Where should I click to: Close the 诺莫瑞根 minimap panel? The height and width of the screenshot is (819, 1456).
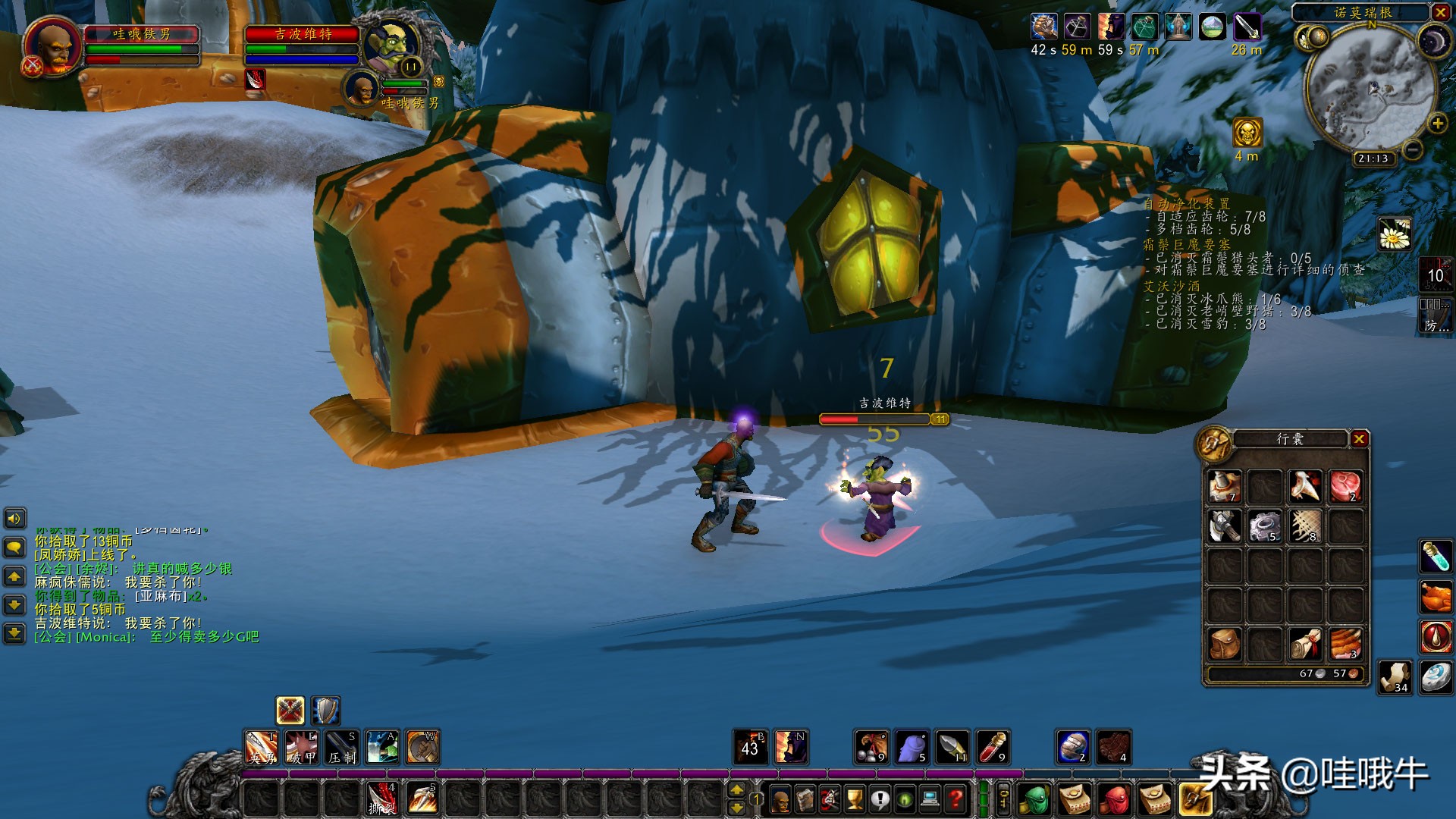[x=1440, y=12]
